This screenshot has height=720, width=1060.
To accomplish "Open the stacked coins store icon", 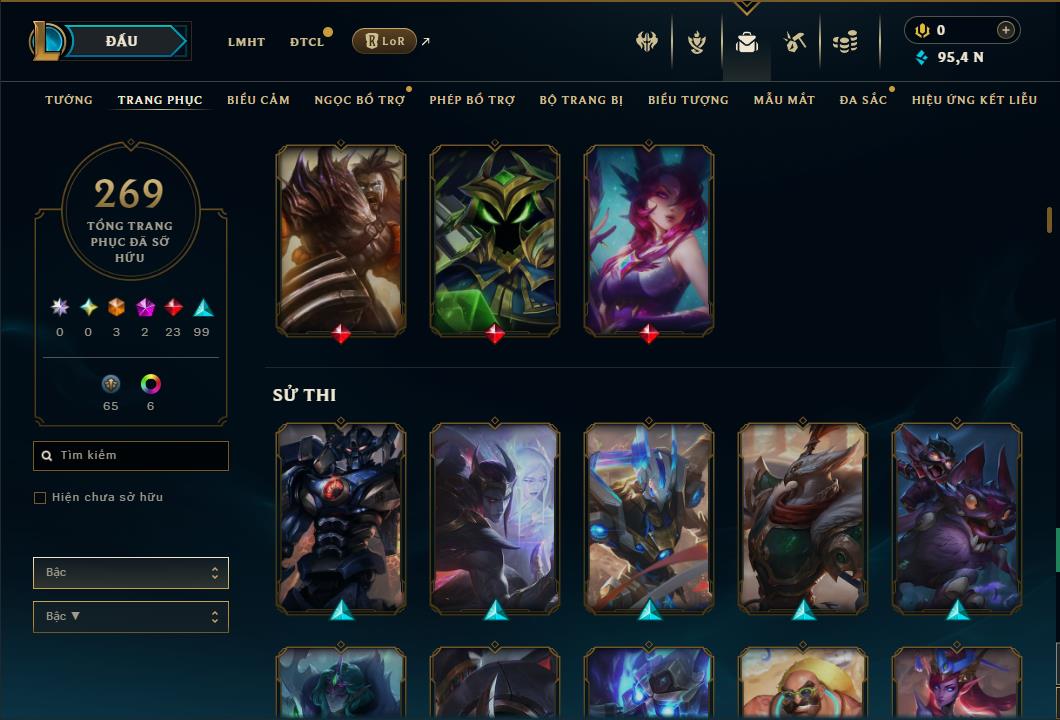I will (845, 42).
